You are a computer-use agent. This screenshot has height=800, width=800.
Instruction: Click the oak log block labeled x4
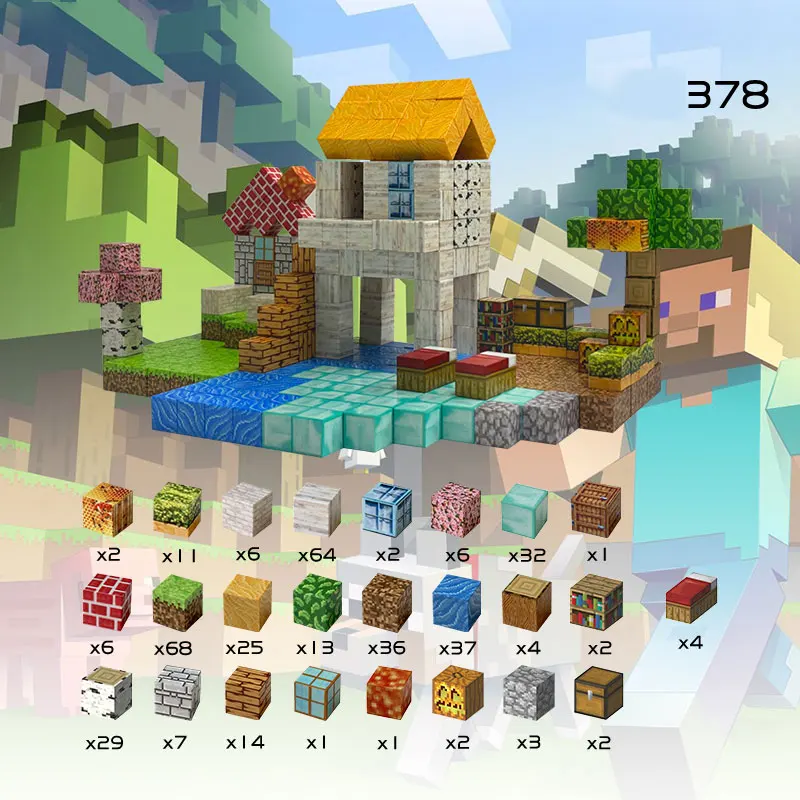pos(526,602)
